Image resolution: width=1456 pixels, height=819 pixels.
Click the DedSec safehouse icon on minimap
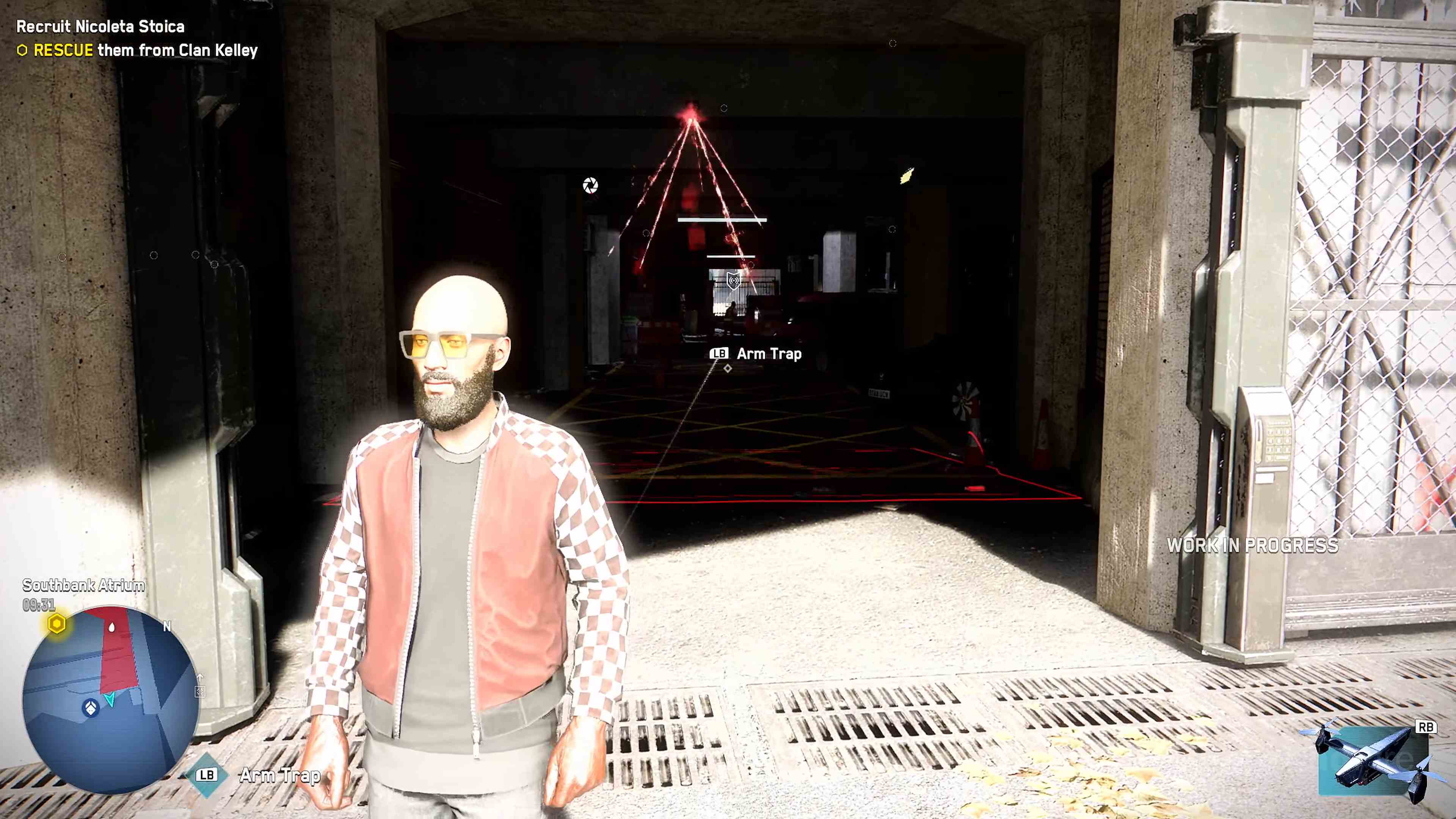(x=91, y=708)
